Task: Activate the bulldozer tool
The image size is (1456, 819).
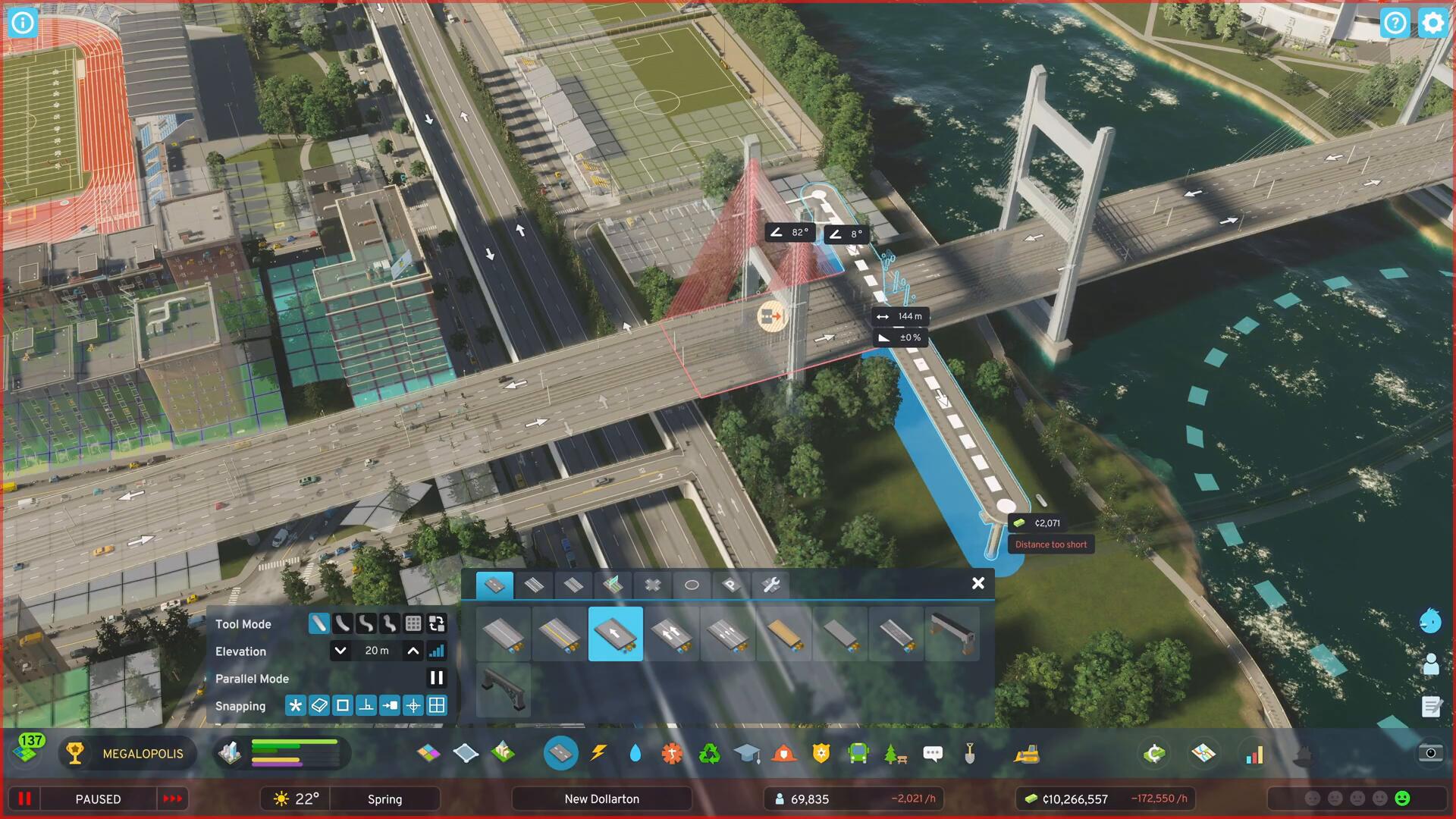Action: [x=1027, y=753]
